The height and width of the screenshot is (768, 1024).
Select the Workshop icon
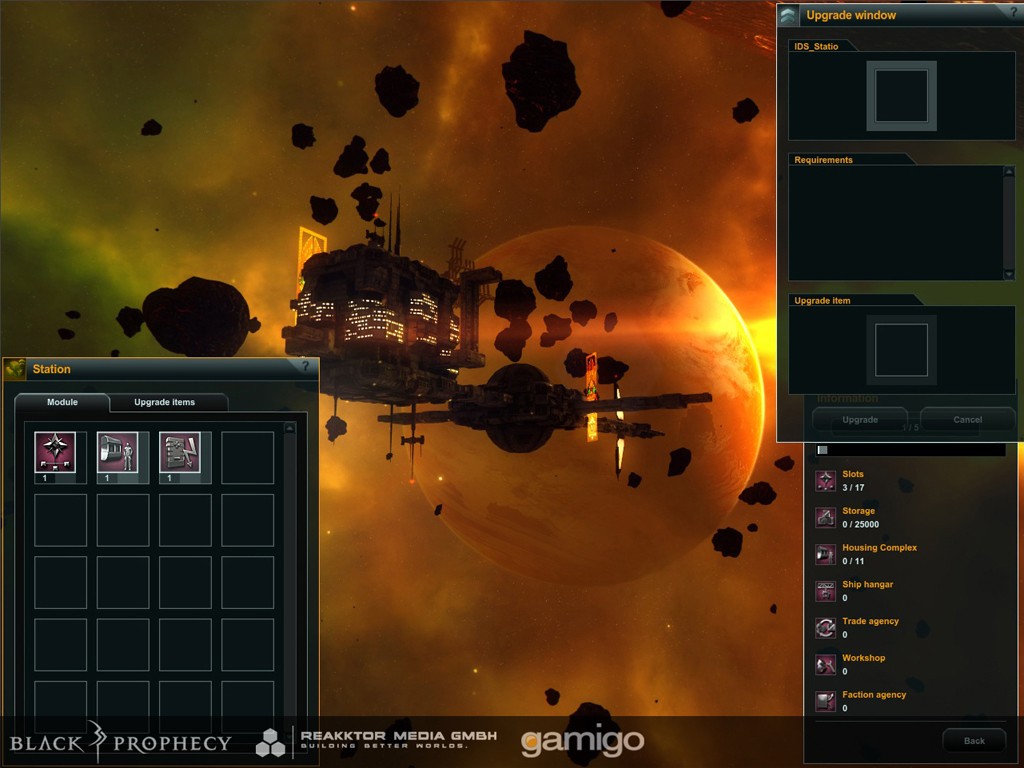(x=826, y=664)
